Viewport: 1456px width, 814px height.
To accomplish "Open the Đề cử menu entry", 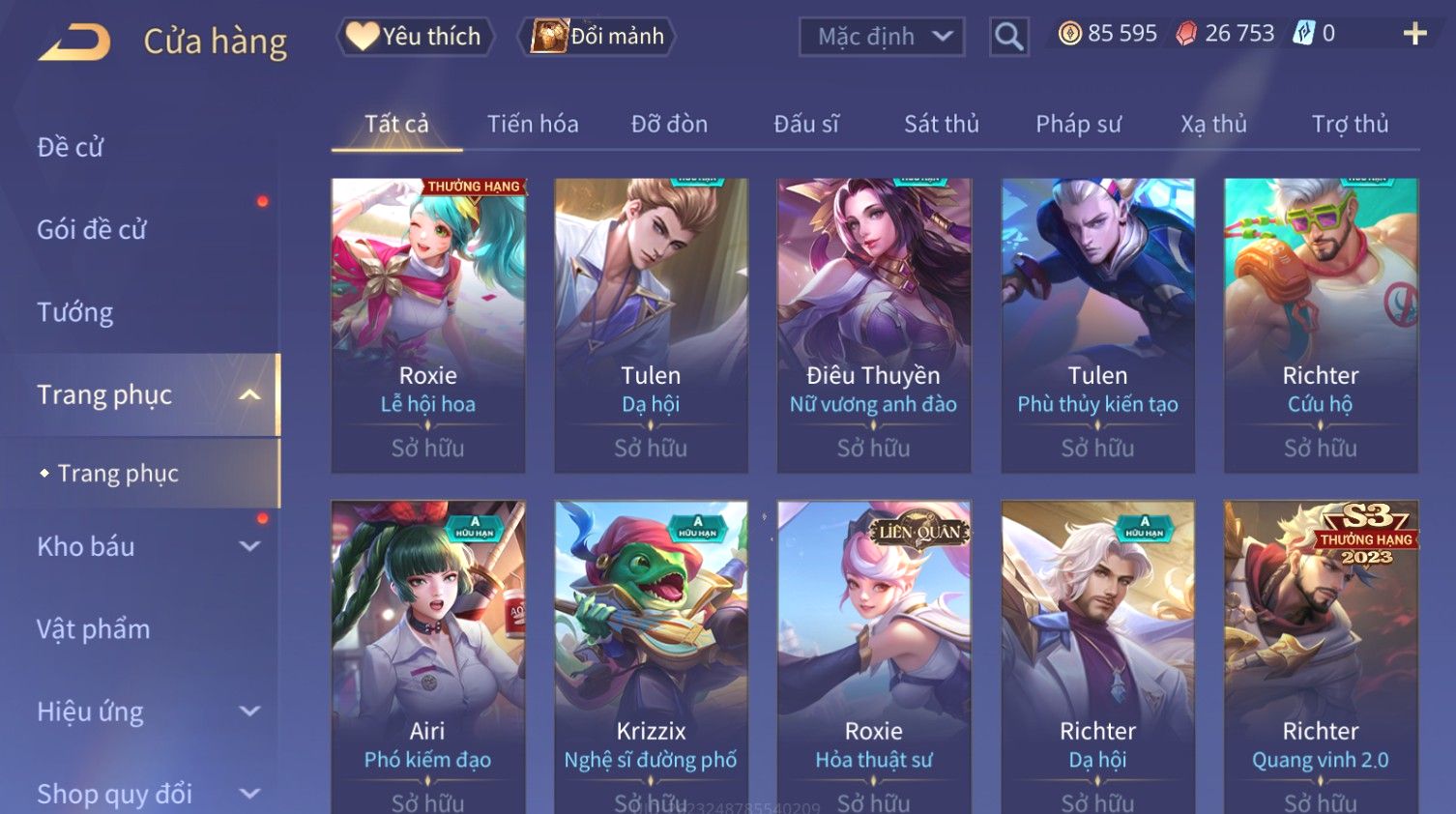I will tap(71, 147).
